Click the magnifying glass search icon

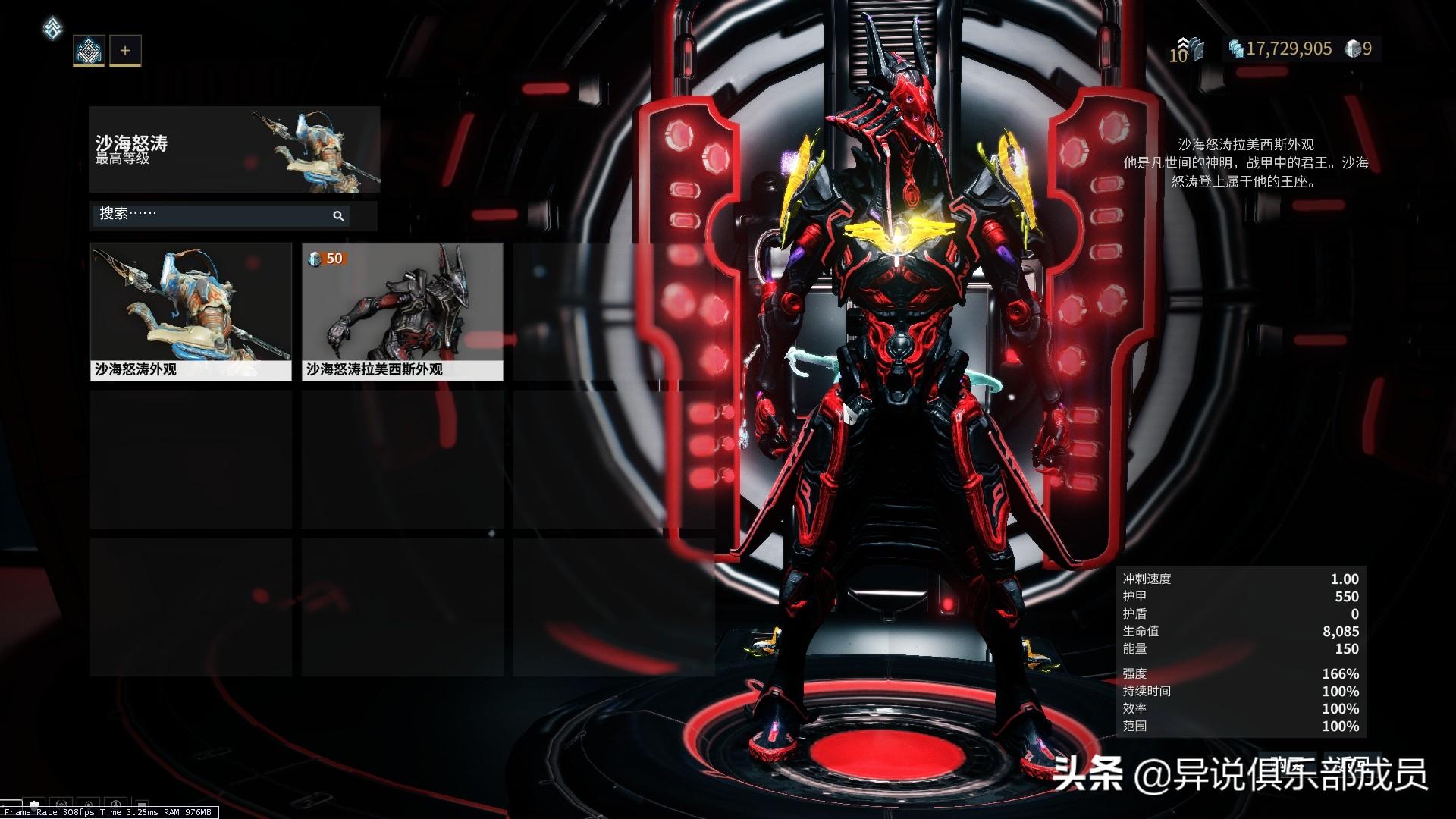point(338,216)
